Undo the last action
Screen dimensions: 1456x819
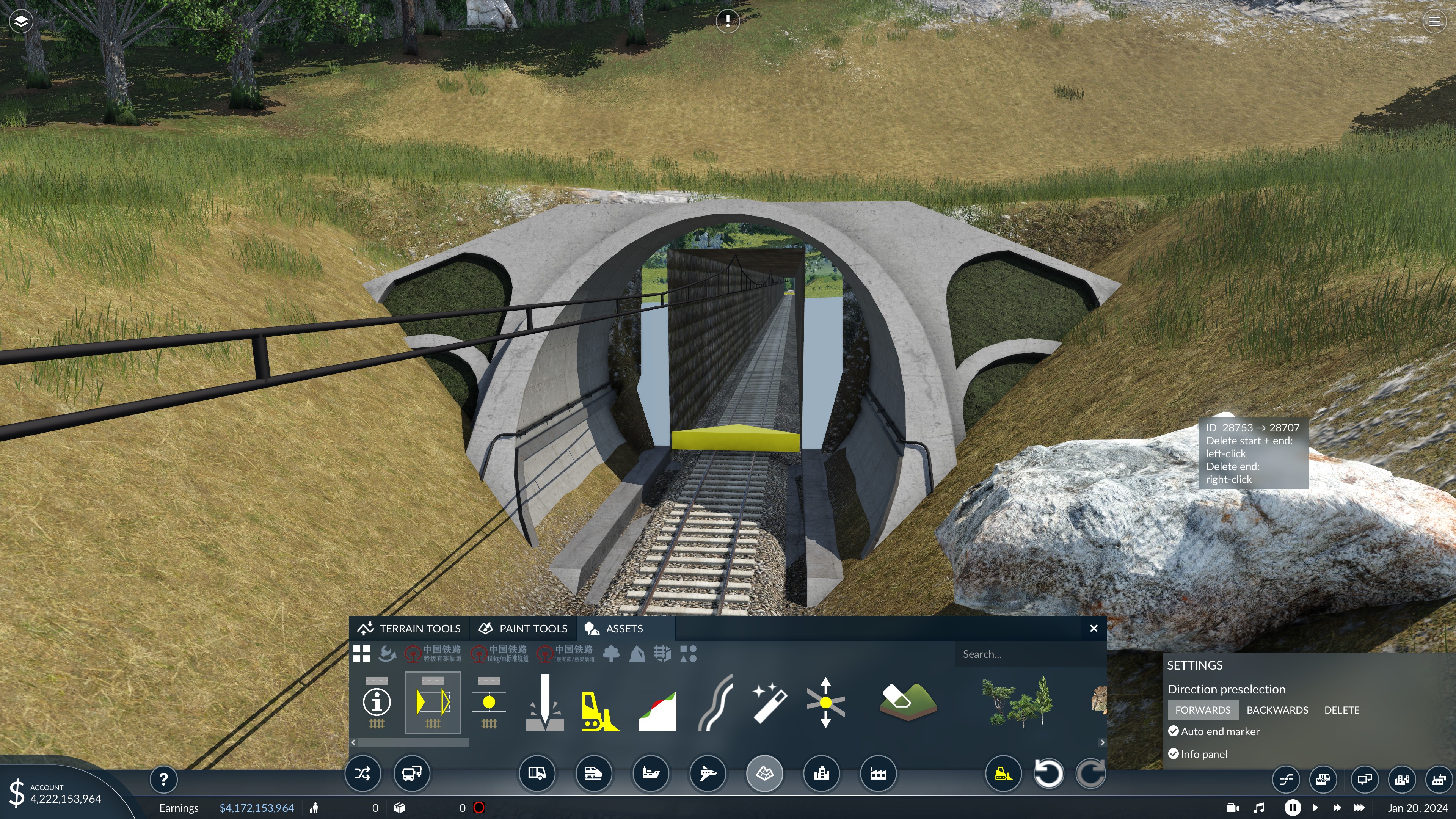pos(1048,773)
